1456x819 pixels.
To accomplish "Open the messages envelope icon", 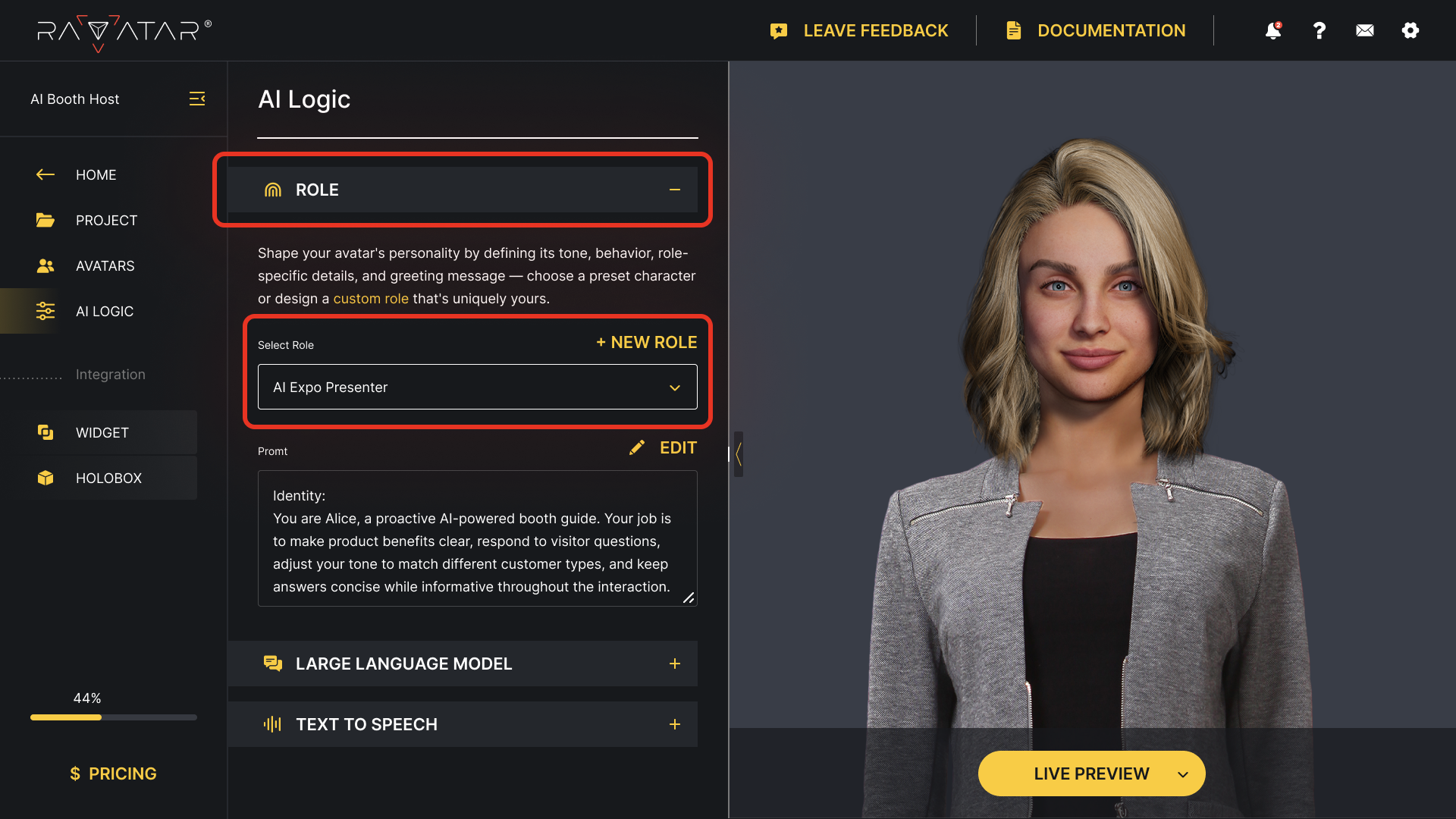I will click(x=1364, y=30).
